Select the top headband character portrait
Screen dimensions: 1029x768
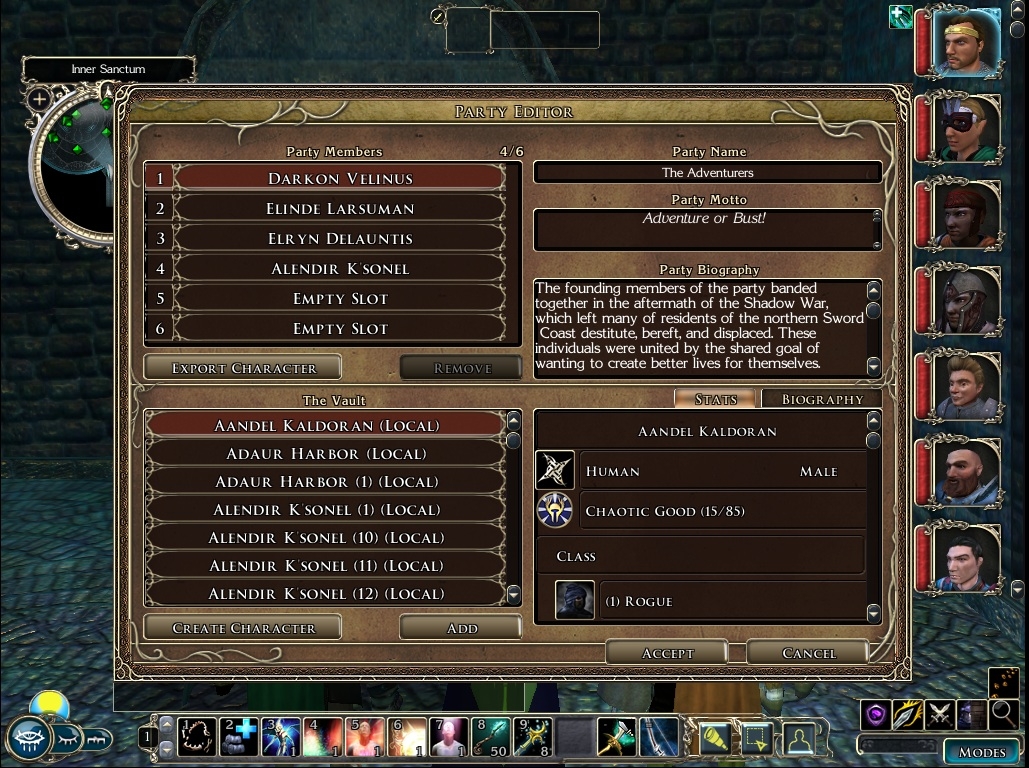pos(966,43)
